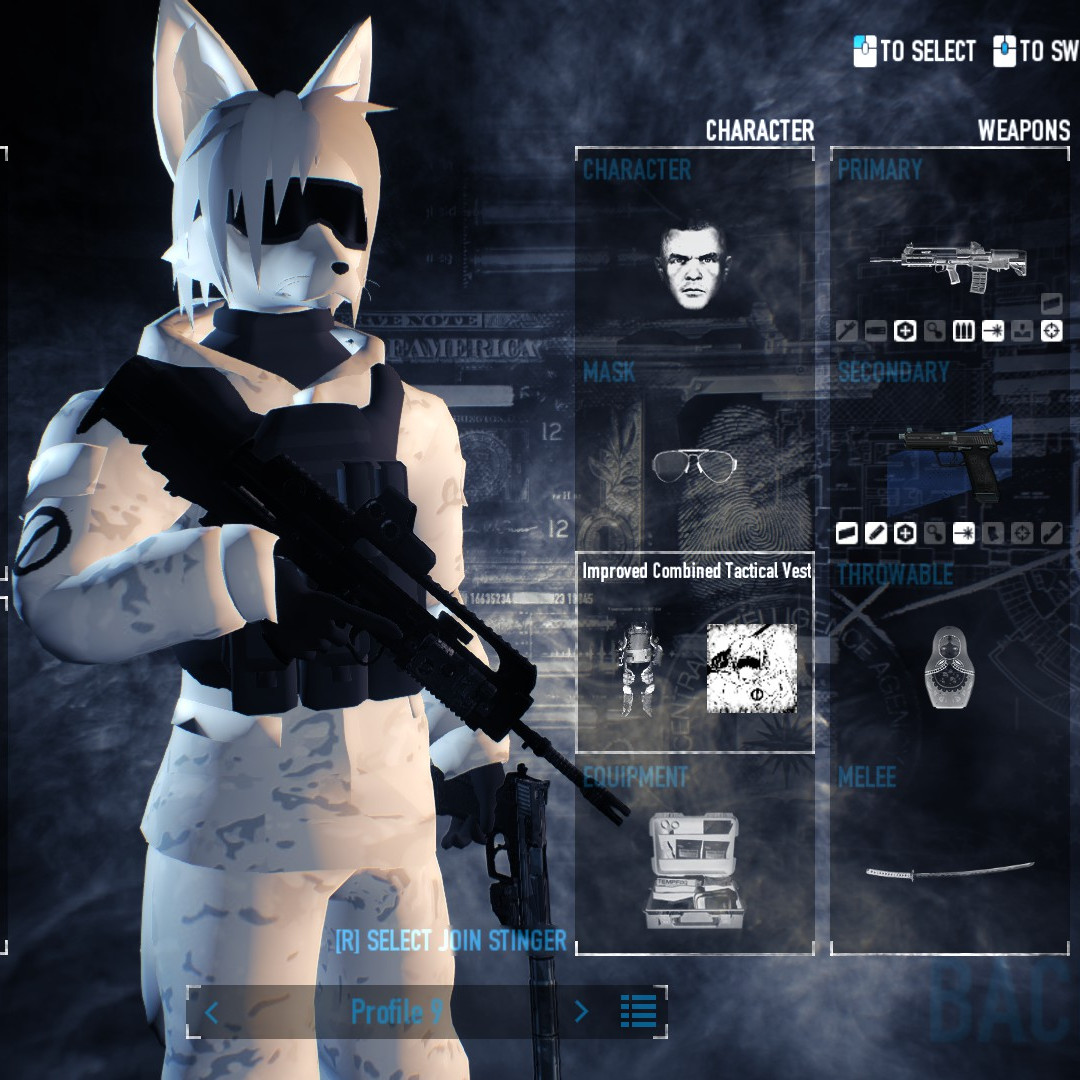The width and height of the screenshot is (1080, 1080).
Task: Choose the Improved Combined Tactical Vest armor slot
Action: pos(640,668)
